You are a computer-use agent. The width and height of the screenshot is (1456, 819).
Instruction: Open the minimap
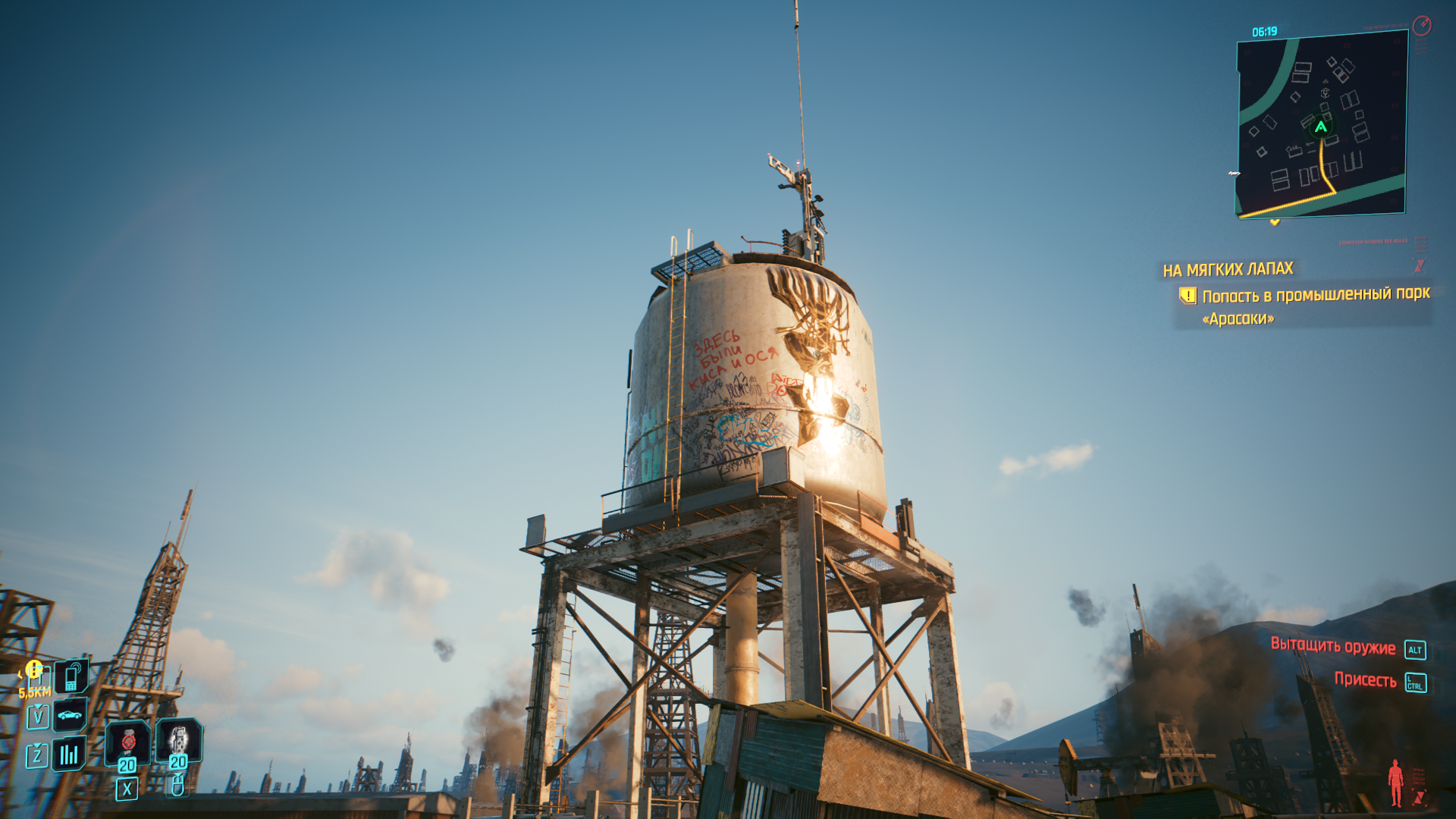[x=1322, y=125]
